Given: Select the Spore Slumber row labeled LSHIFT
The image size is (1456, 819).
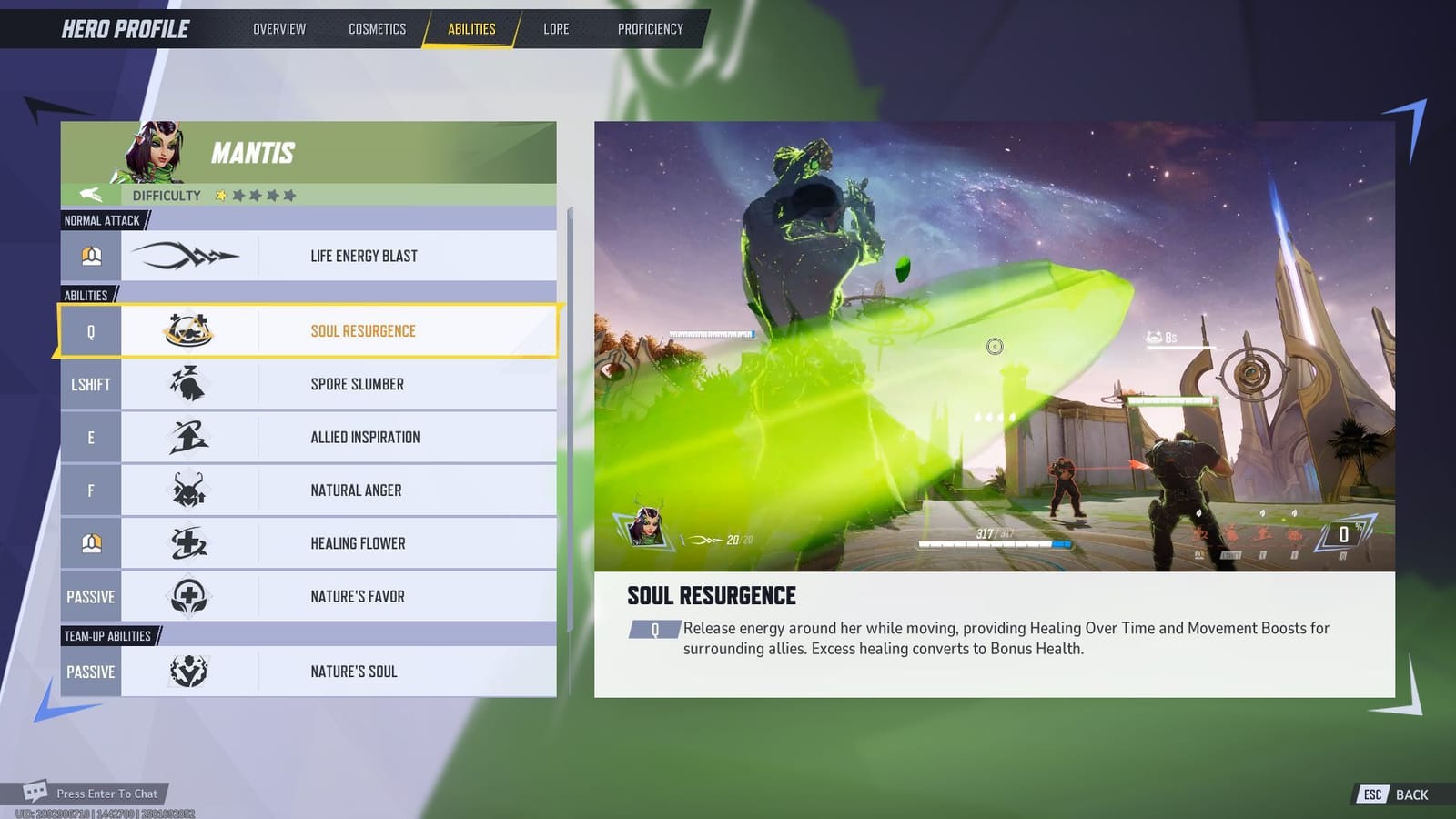Looking at the screenshot, I should (90, 384).
